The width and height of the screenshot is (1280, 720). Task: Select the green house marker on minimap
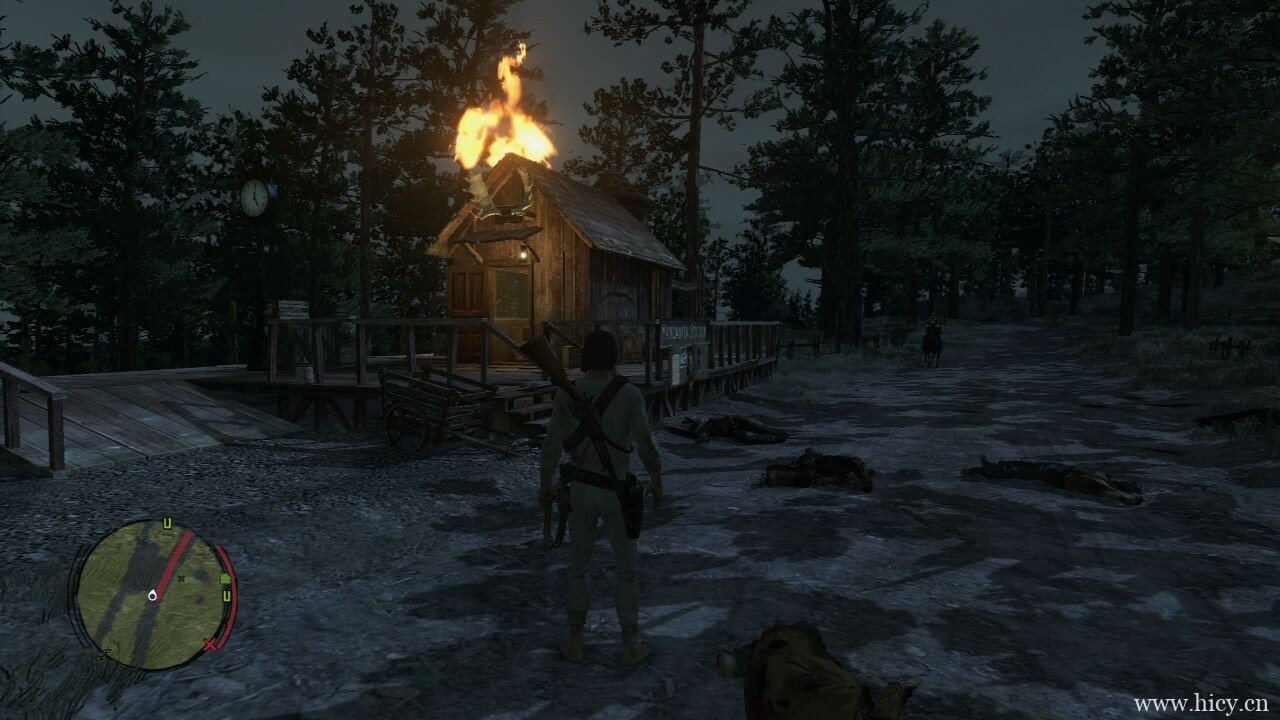(225, 579)
